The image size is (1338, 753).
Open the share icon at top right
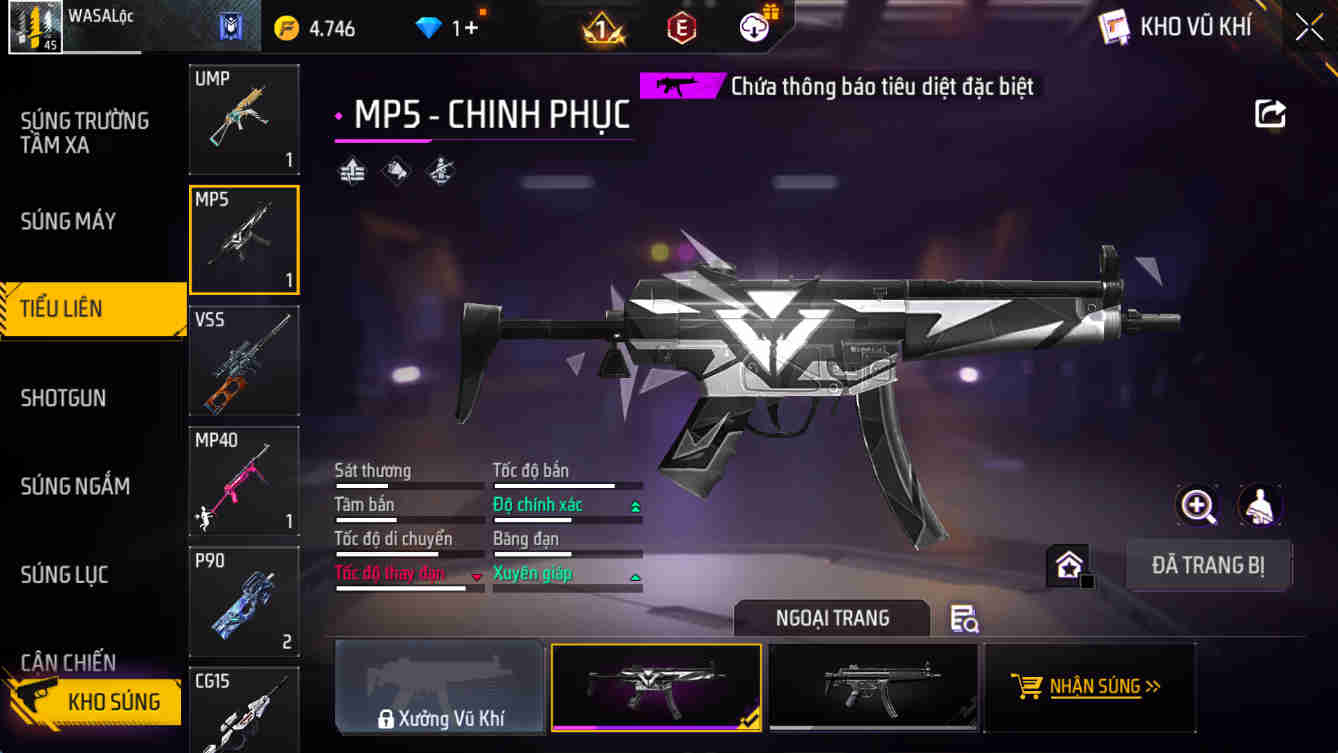(x=1270, y=114)
